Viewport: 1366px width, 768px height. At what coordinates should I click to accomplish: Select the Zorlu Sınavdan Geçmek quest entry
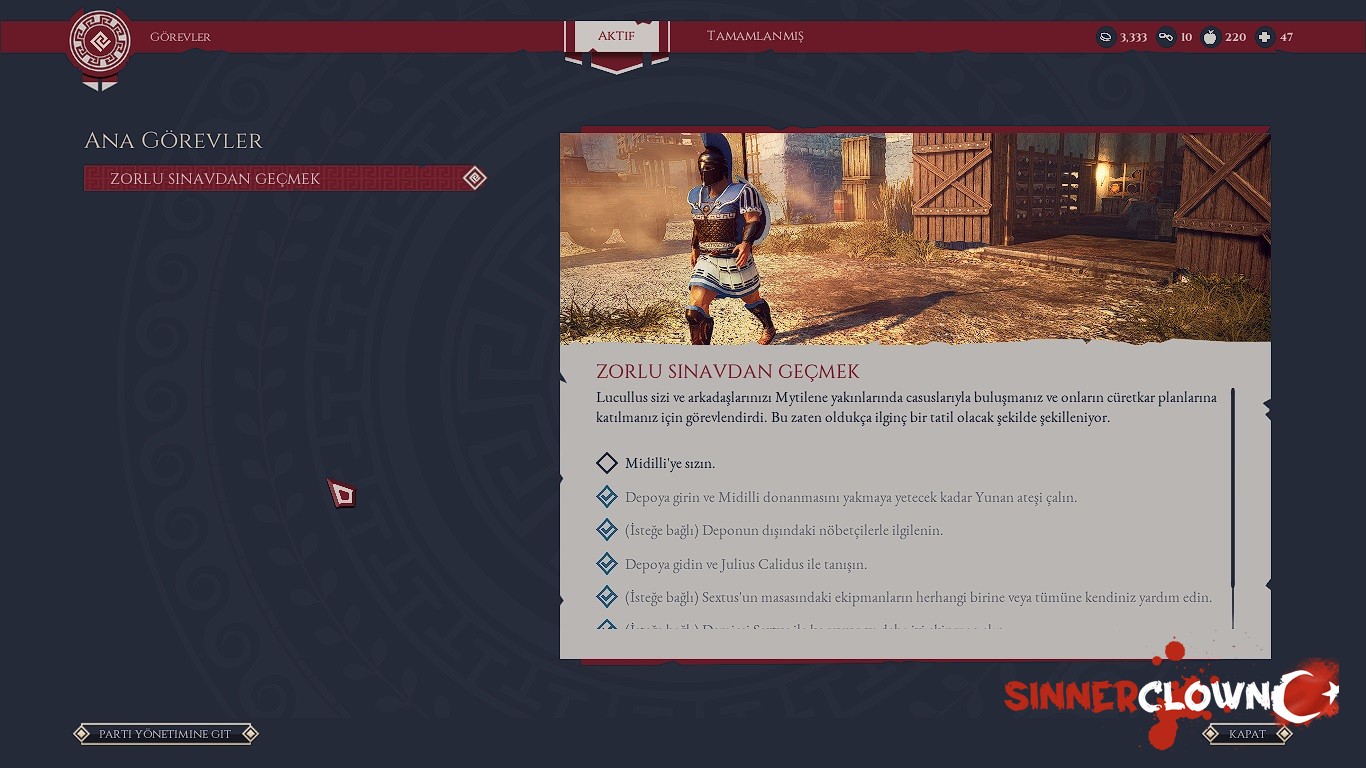tap(284, 179)
